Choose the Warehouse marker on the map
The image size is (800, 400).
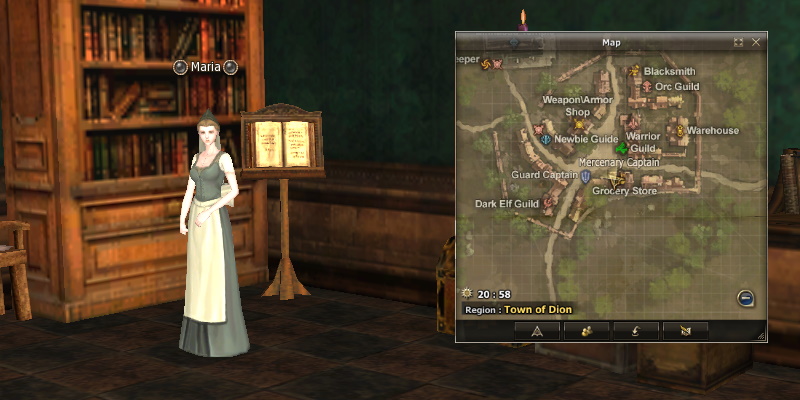click(x=679, y=130)
